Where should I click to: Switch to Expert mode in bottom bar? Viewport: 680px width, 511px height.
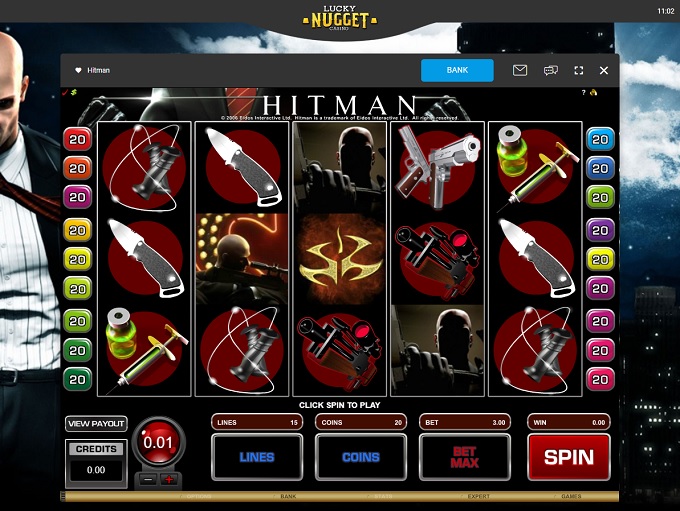pyautogui.click(x=479, y=496)
